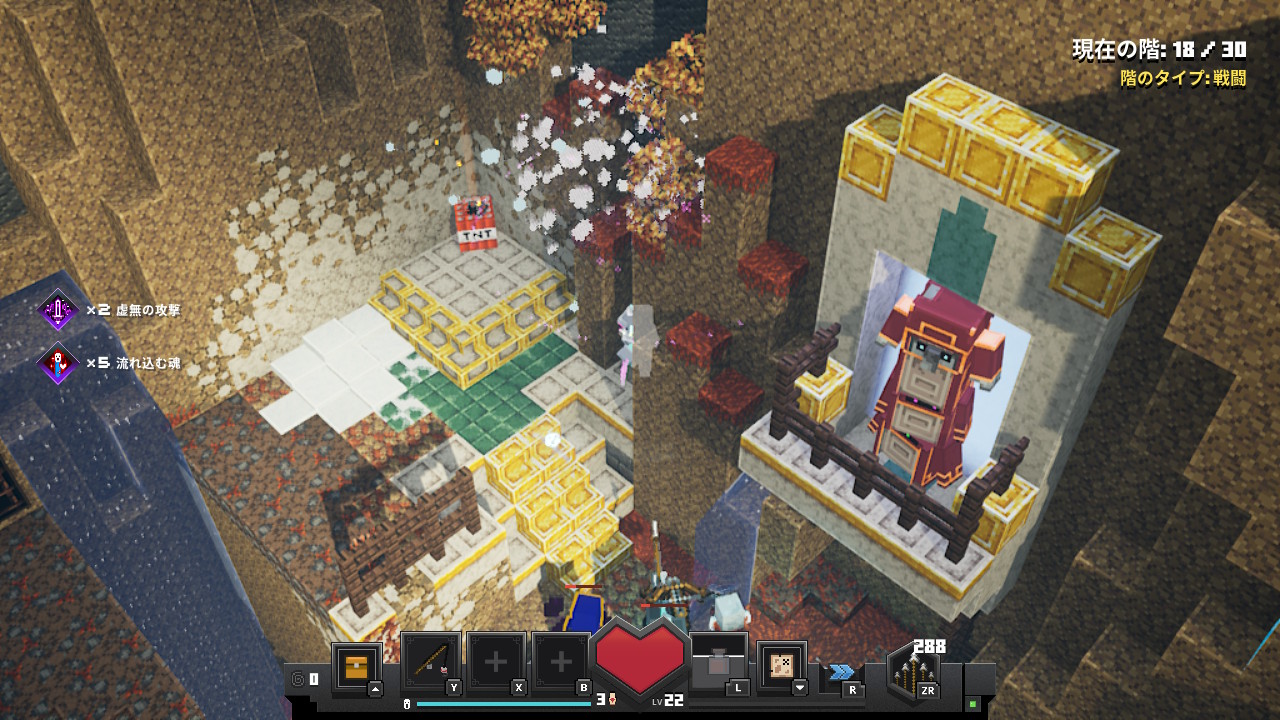This screenshot has width=1280, height=720.
Task: Use the fishing rod artifact slot
Action: [x=430, y=662]
